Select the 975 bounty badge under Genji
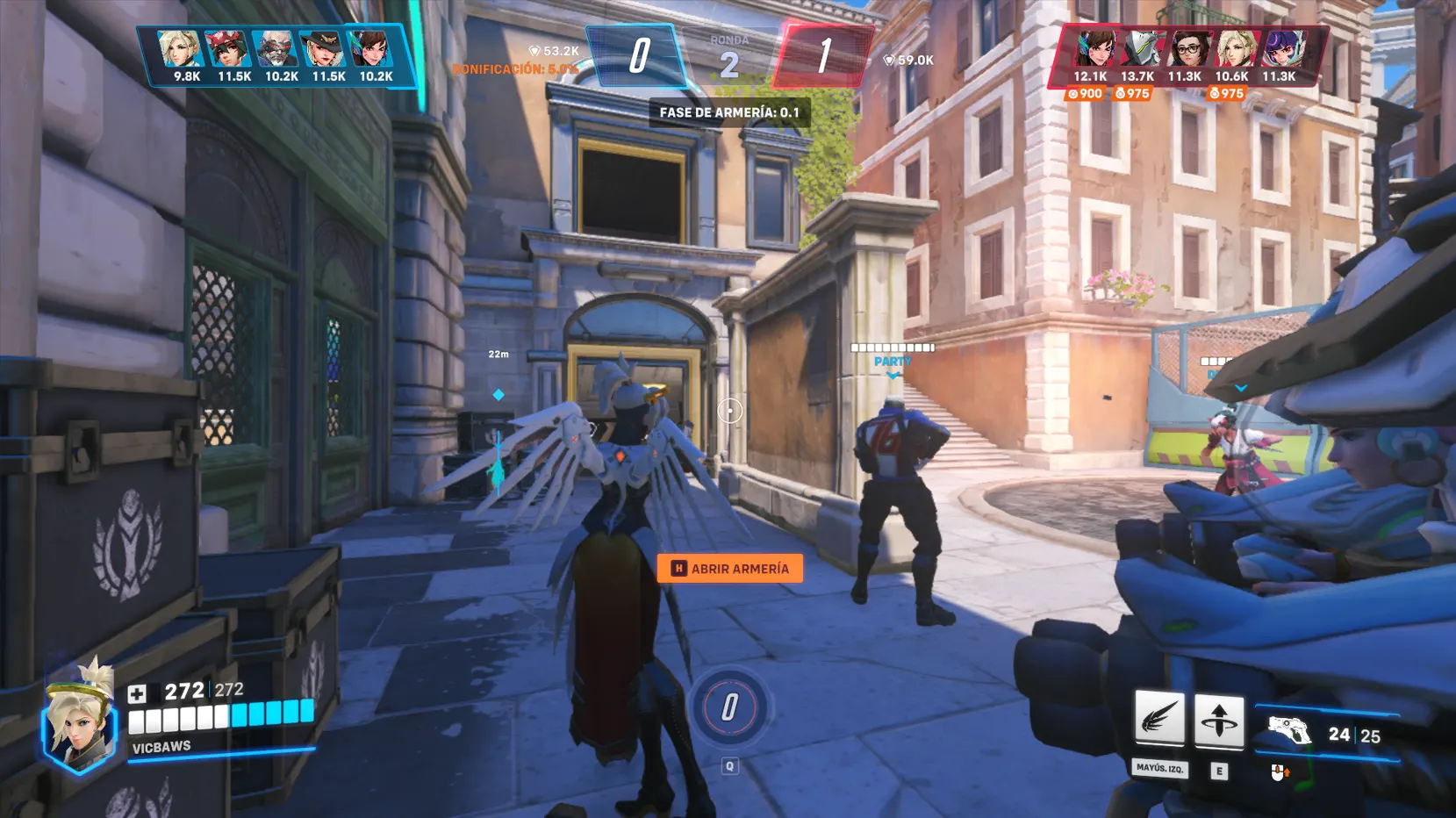 point(1132,93)
